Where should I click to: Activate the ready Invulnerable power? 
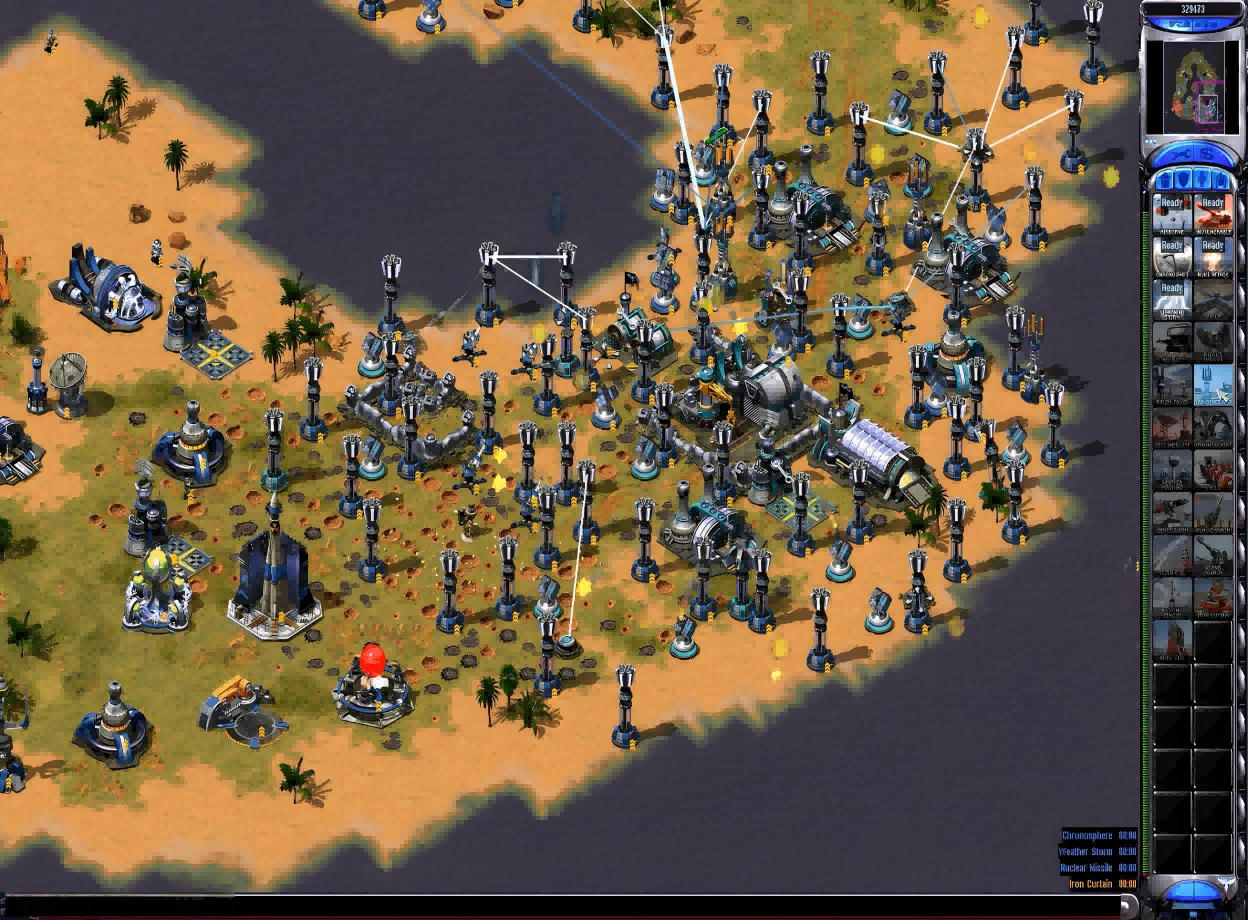click(x=1212, y=213)
